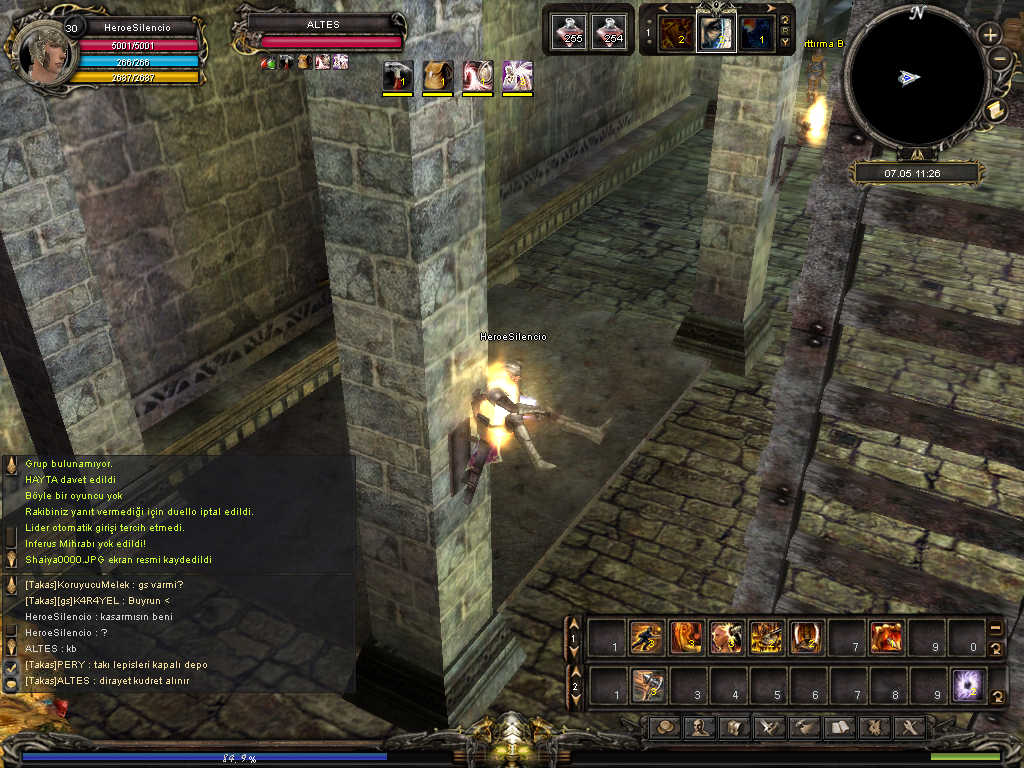The image size is (1024, 768).
Task: Zoom in the minimap with plus button
Action: point(990,34)
